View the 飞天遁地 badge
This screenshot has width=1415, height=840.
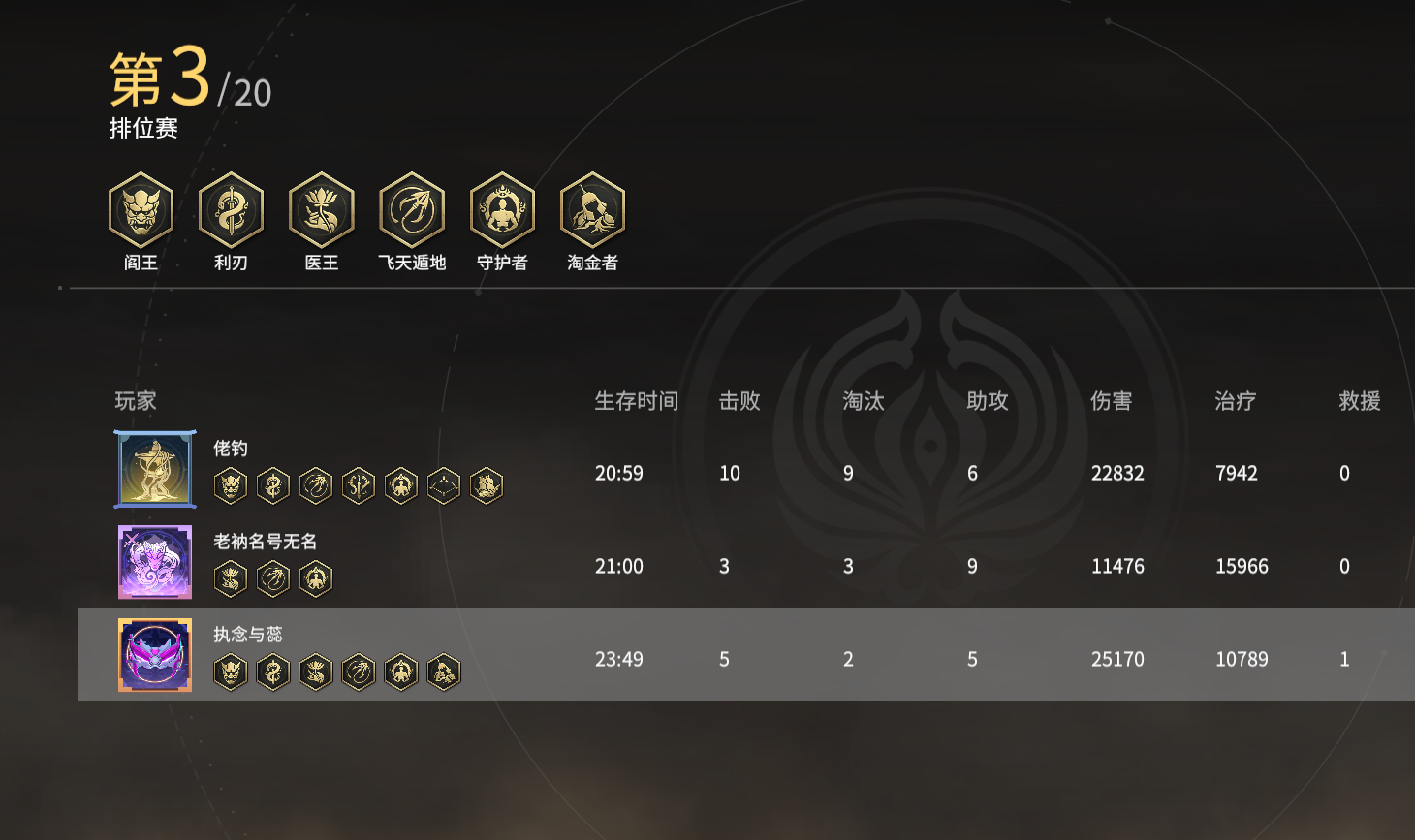(x=412, y=210)
